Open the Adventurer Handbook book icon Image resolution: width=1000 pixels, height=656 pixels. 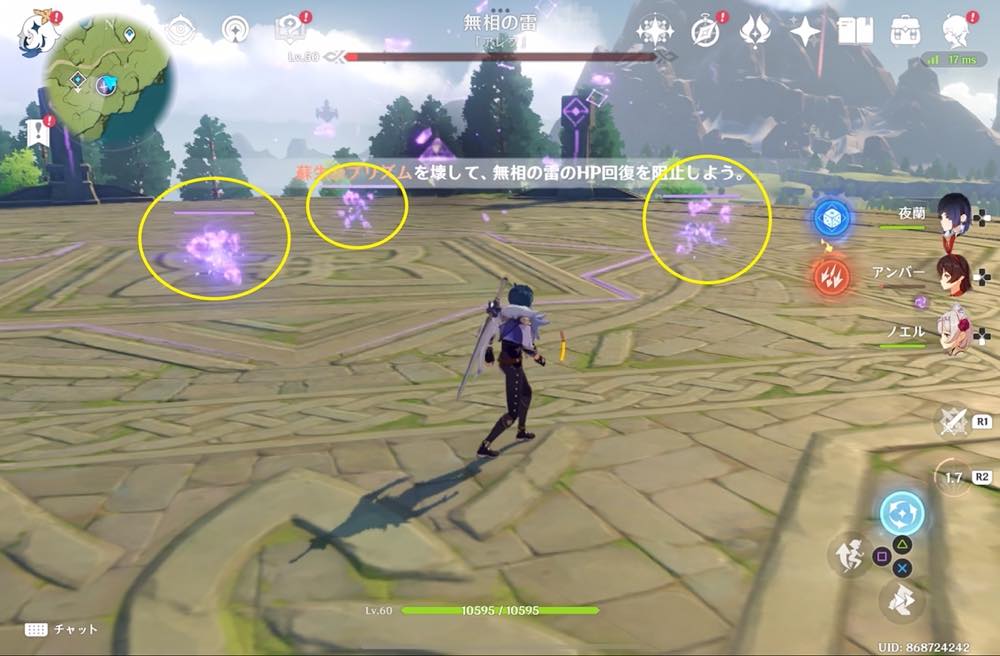pos(856,31)
